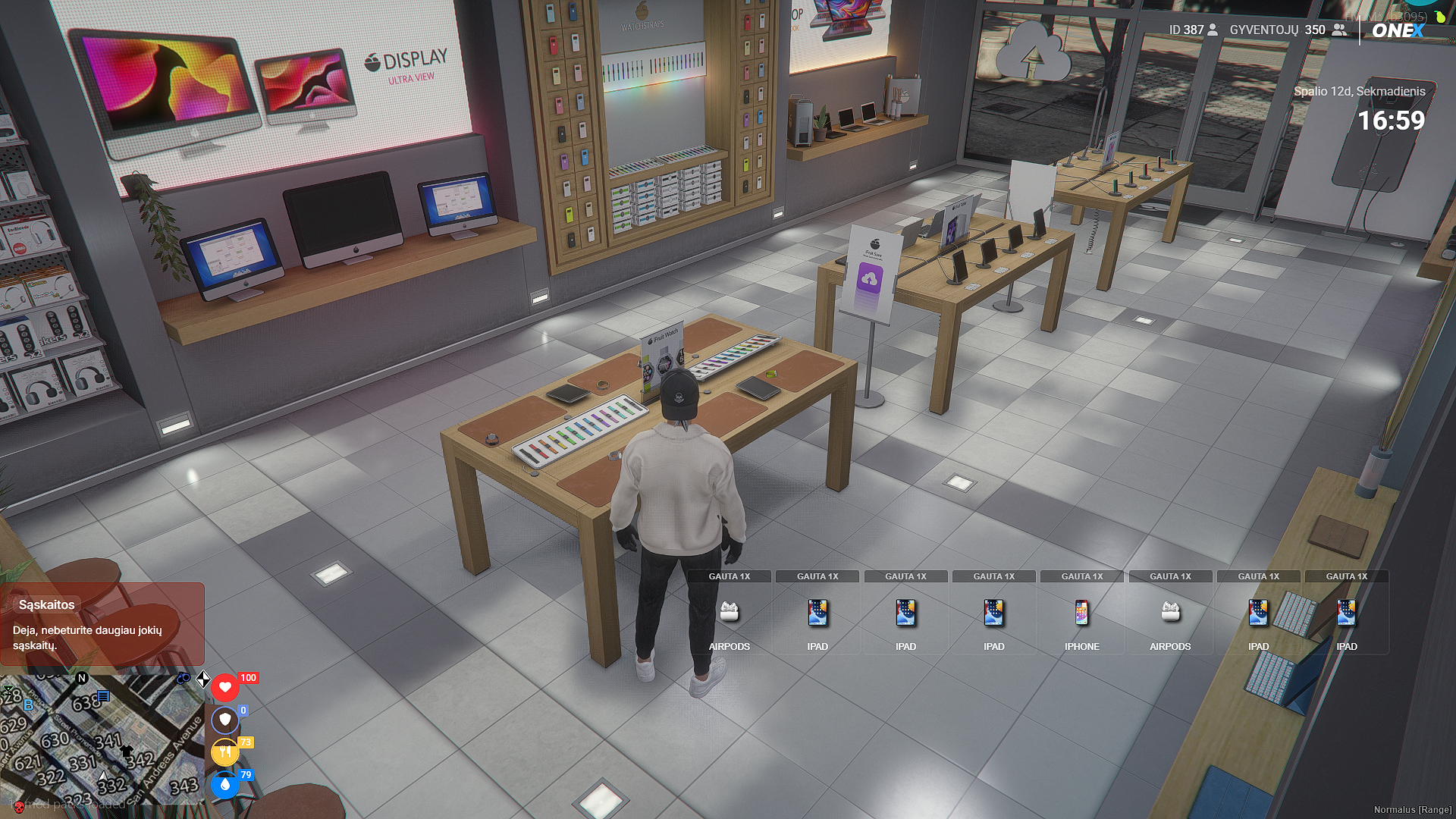
Task: Select the IPHONE received item card
Action: pos(1081,613)
